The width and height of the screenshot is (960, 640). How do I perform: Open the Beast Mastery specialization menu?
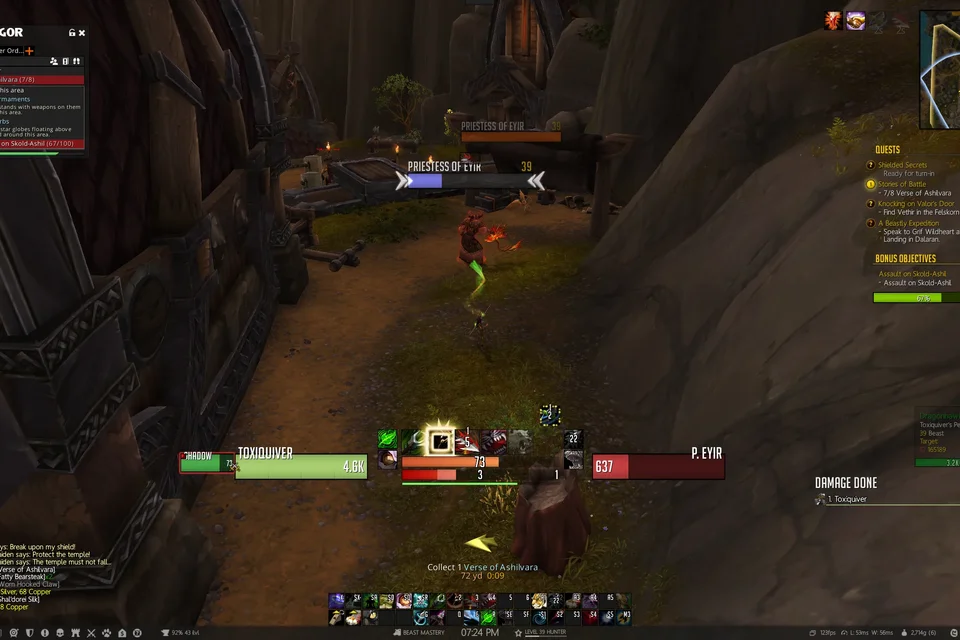point(423,632)
